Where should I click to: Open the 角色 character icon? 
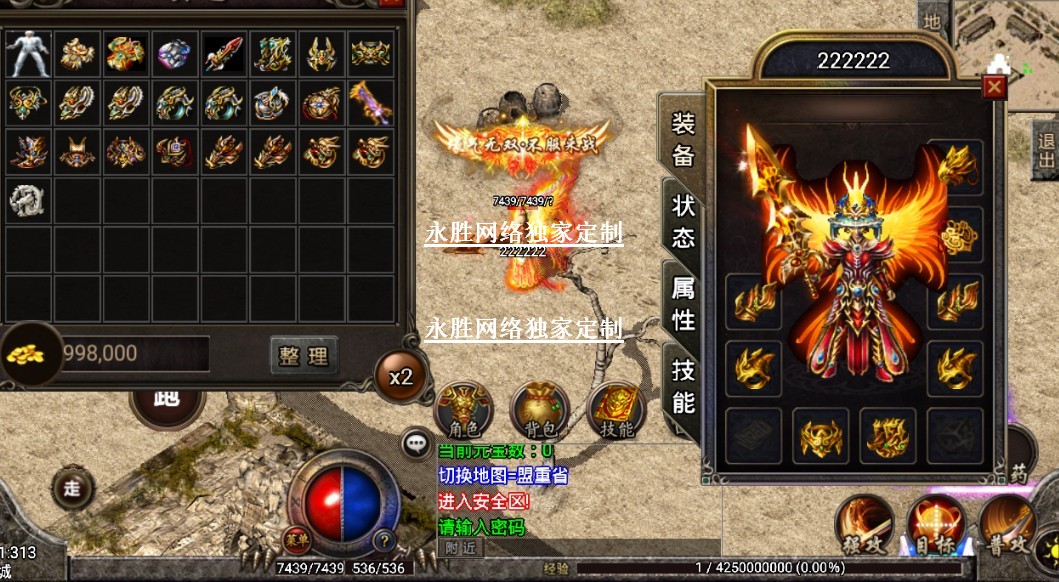pyautogui.click(x=463, y=410)
